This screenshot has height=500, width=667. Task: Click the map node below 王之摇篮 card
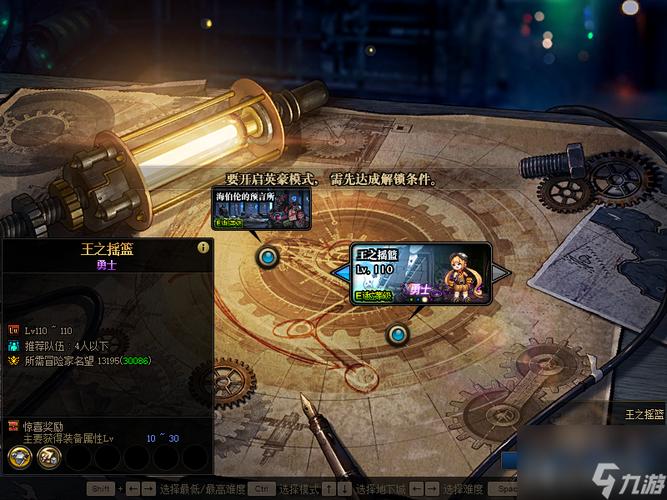(398, 333)
